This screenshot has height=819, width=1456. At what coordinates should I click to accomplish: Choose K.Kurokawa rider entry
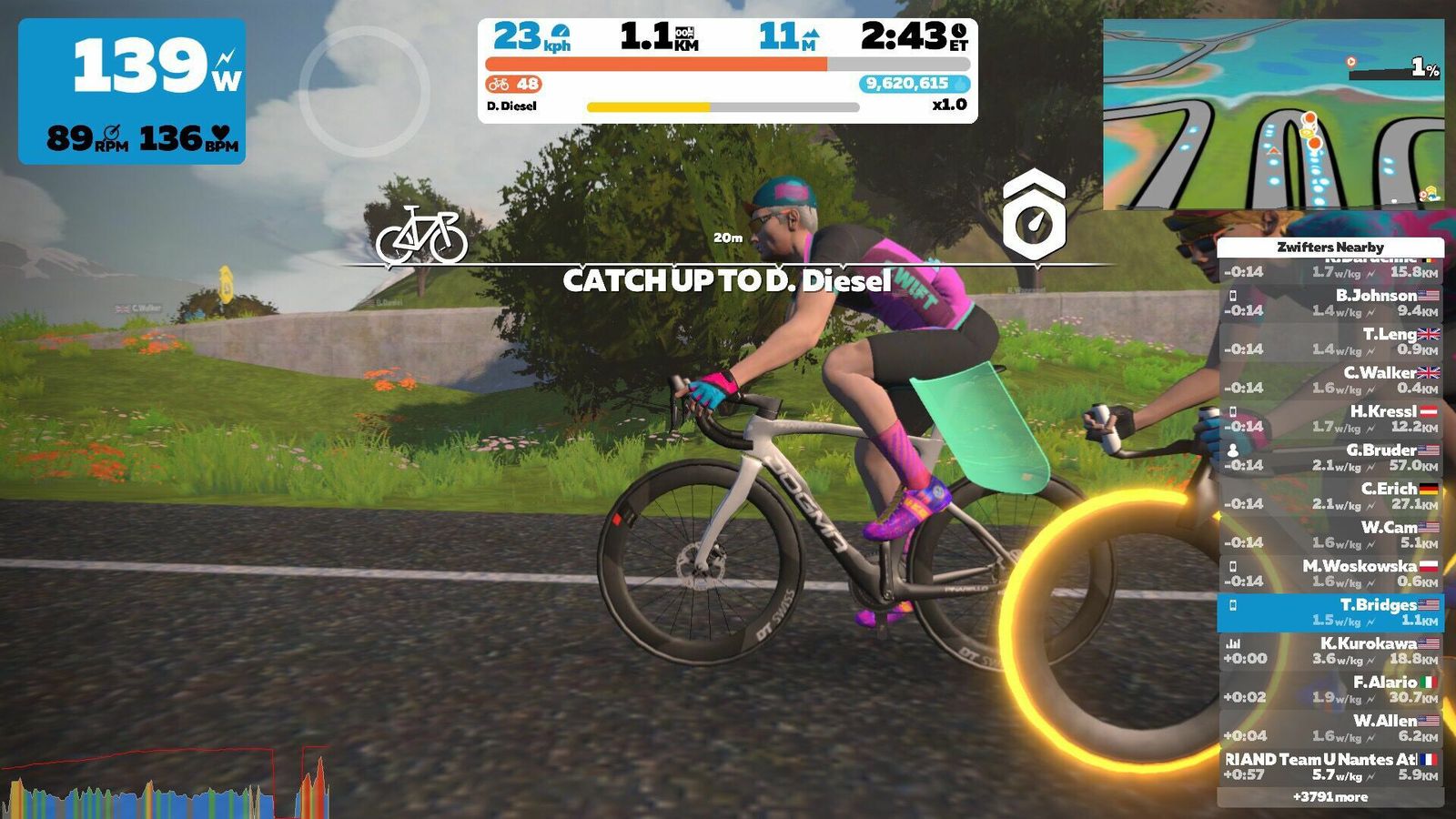tap(1330, 651)
